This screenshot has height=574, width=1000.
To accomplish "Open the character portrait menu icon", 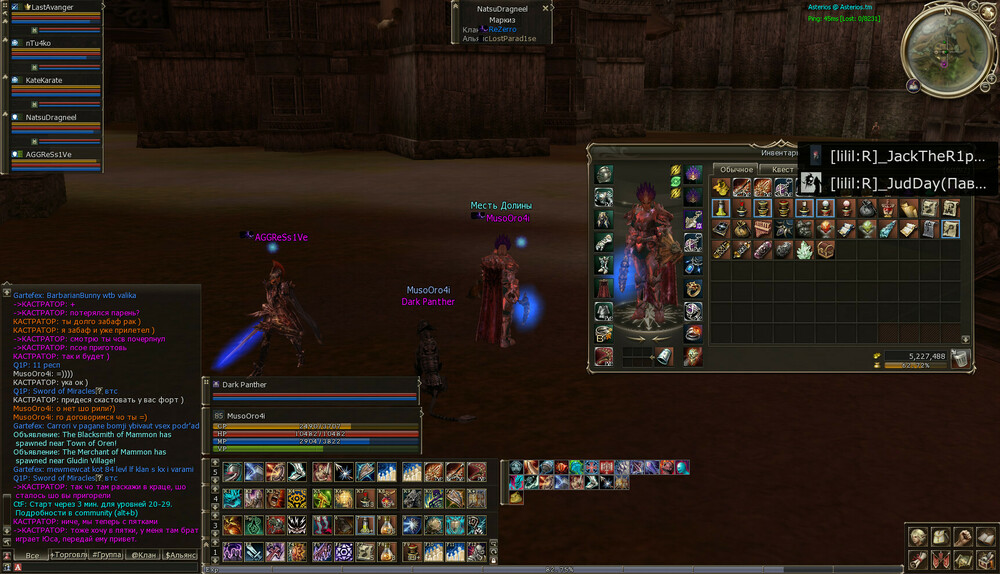I will click(917, 538).
